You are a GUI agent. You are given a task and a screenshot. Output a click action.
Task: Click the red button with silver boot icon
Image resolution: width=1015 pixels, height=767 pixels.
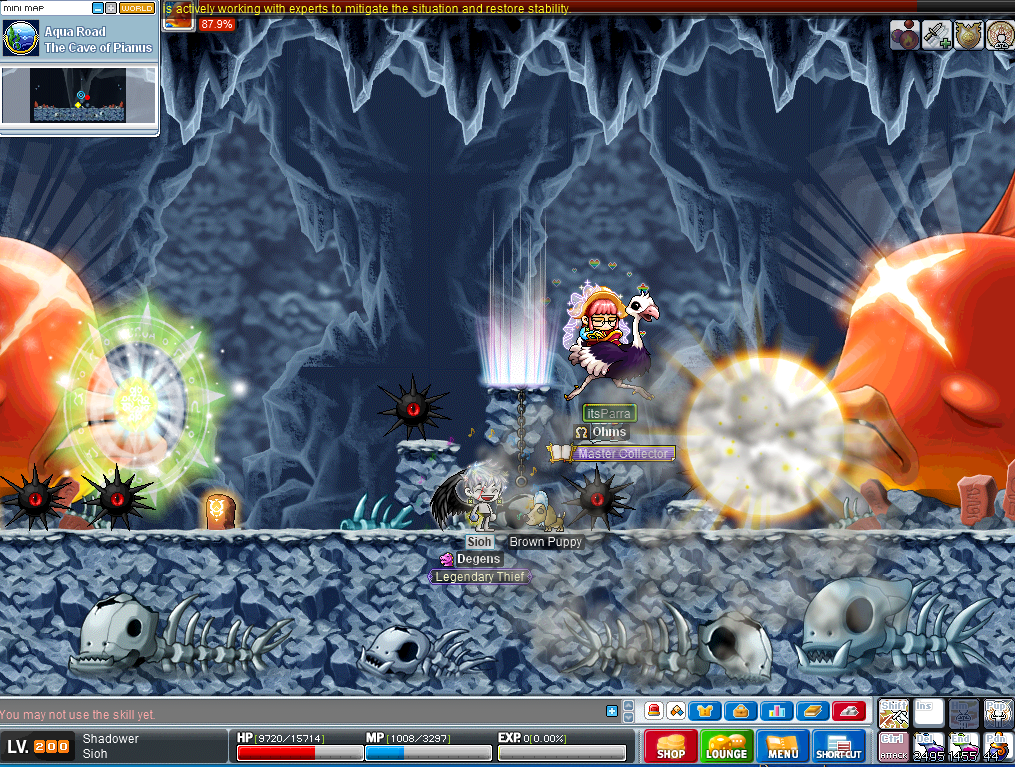[x=848, y=712]
